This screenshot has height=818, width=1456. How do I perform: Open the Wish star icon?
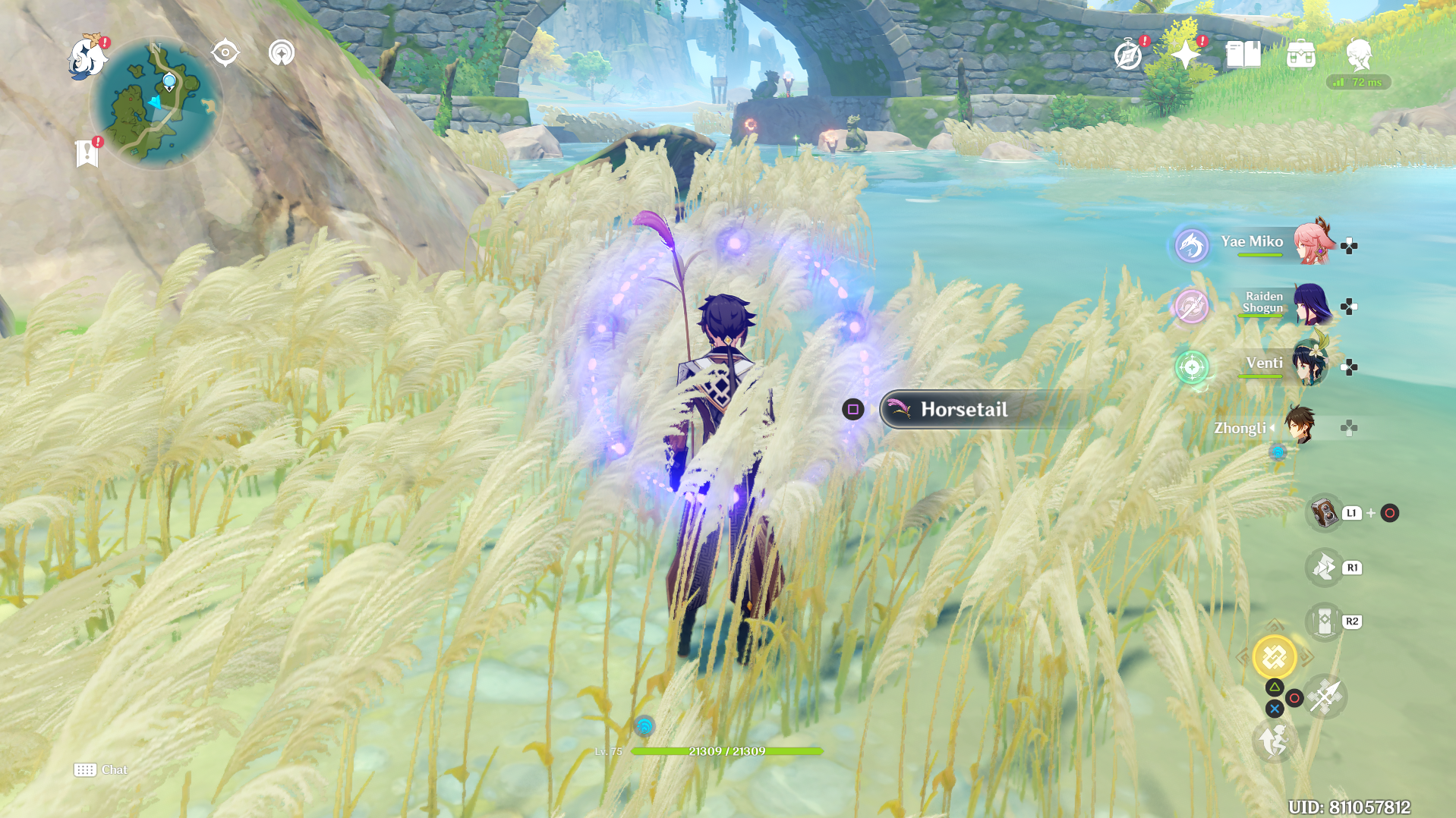pyautogui.click(x=1185, y=55)
